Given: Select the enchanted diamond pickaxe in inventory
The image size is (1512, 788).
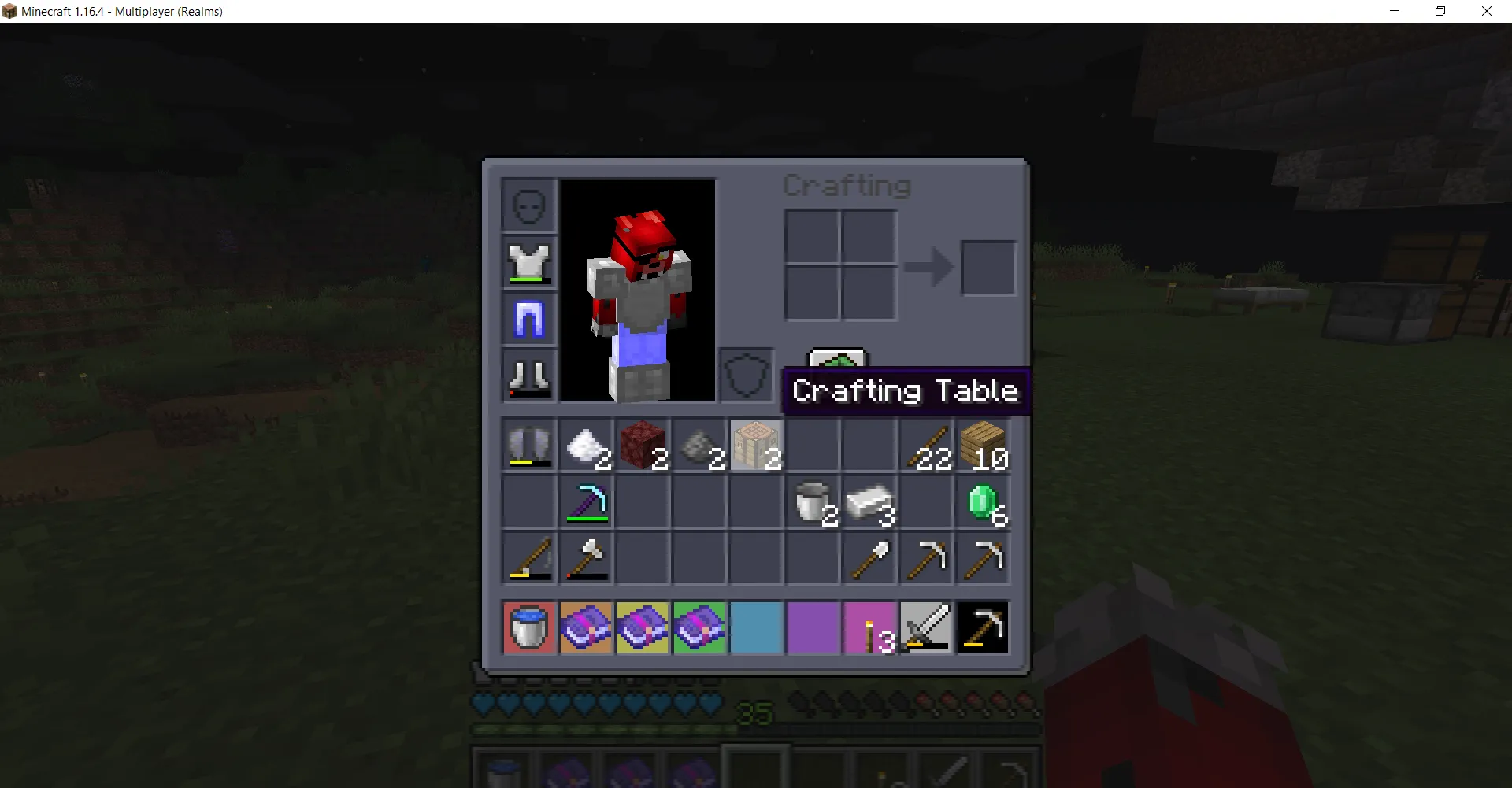Looking at the screenshot, I should [x=587, y=503].
